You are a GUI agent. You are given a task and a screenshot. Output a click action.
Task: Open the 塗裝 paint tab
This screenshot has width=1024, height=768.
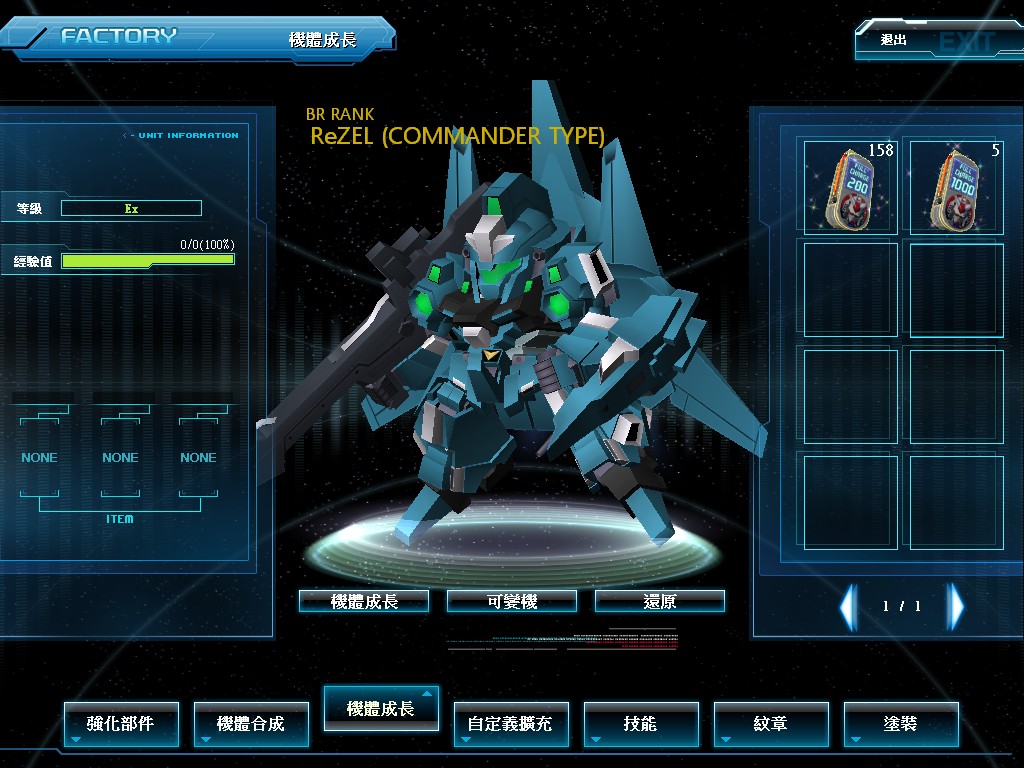[901, 723]
